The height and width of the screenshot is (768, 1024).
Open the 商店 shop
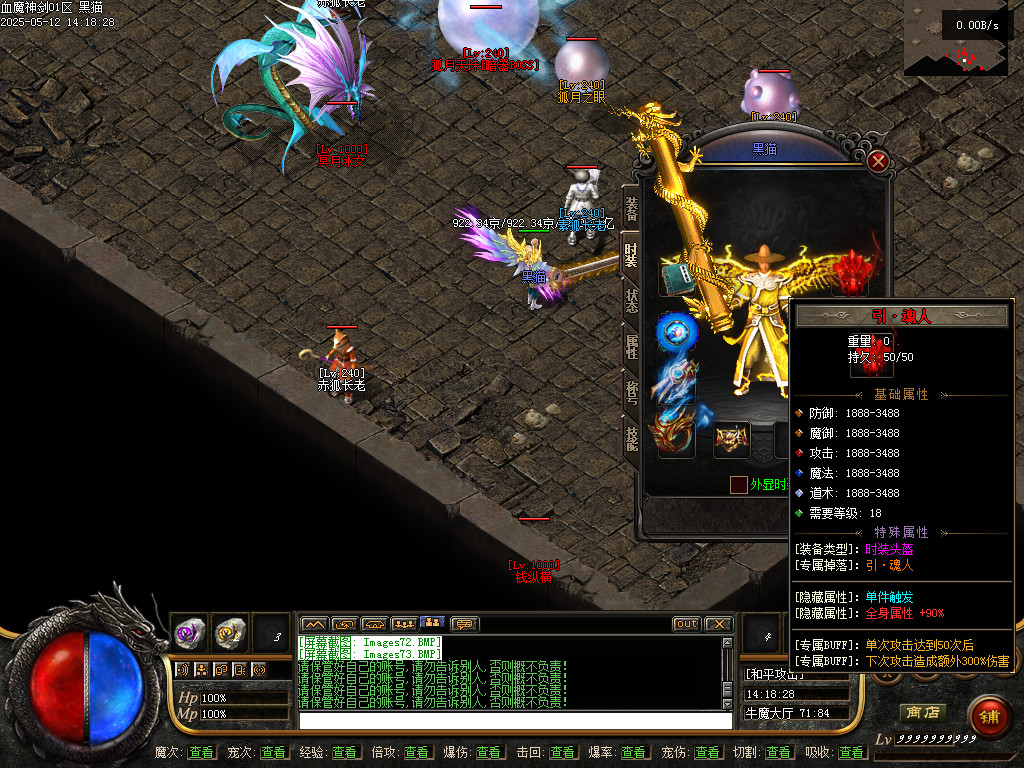922,712
